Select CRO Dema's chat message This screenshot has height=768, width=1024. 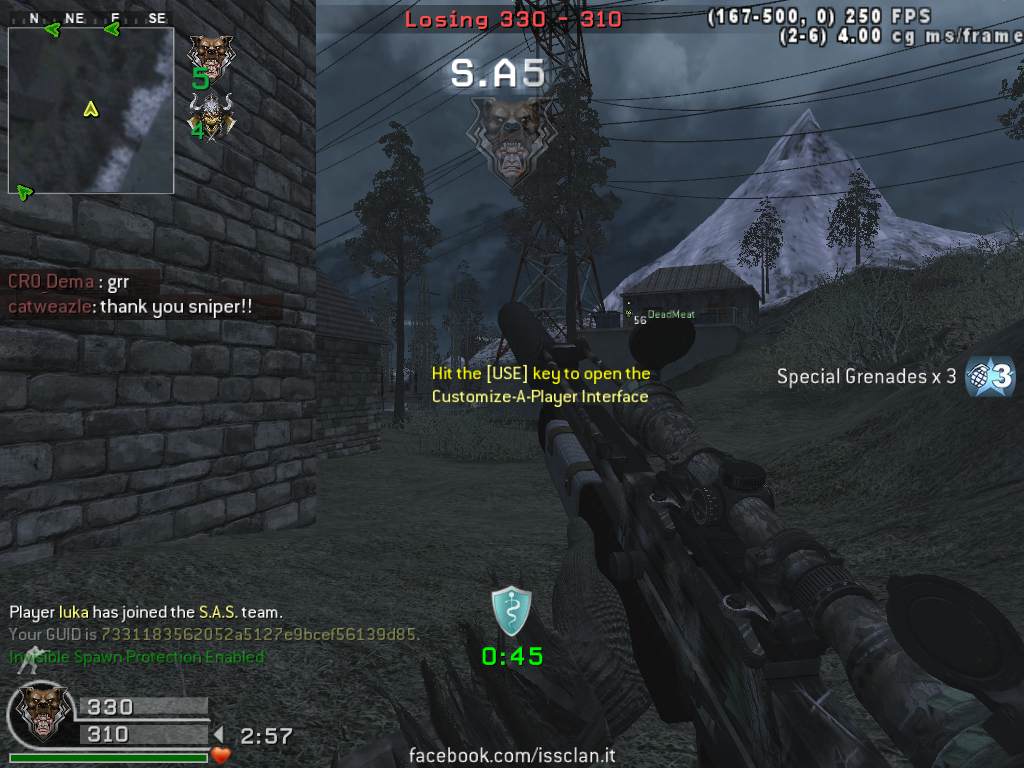[x=69, y=282]
